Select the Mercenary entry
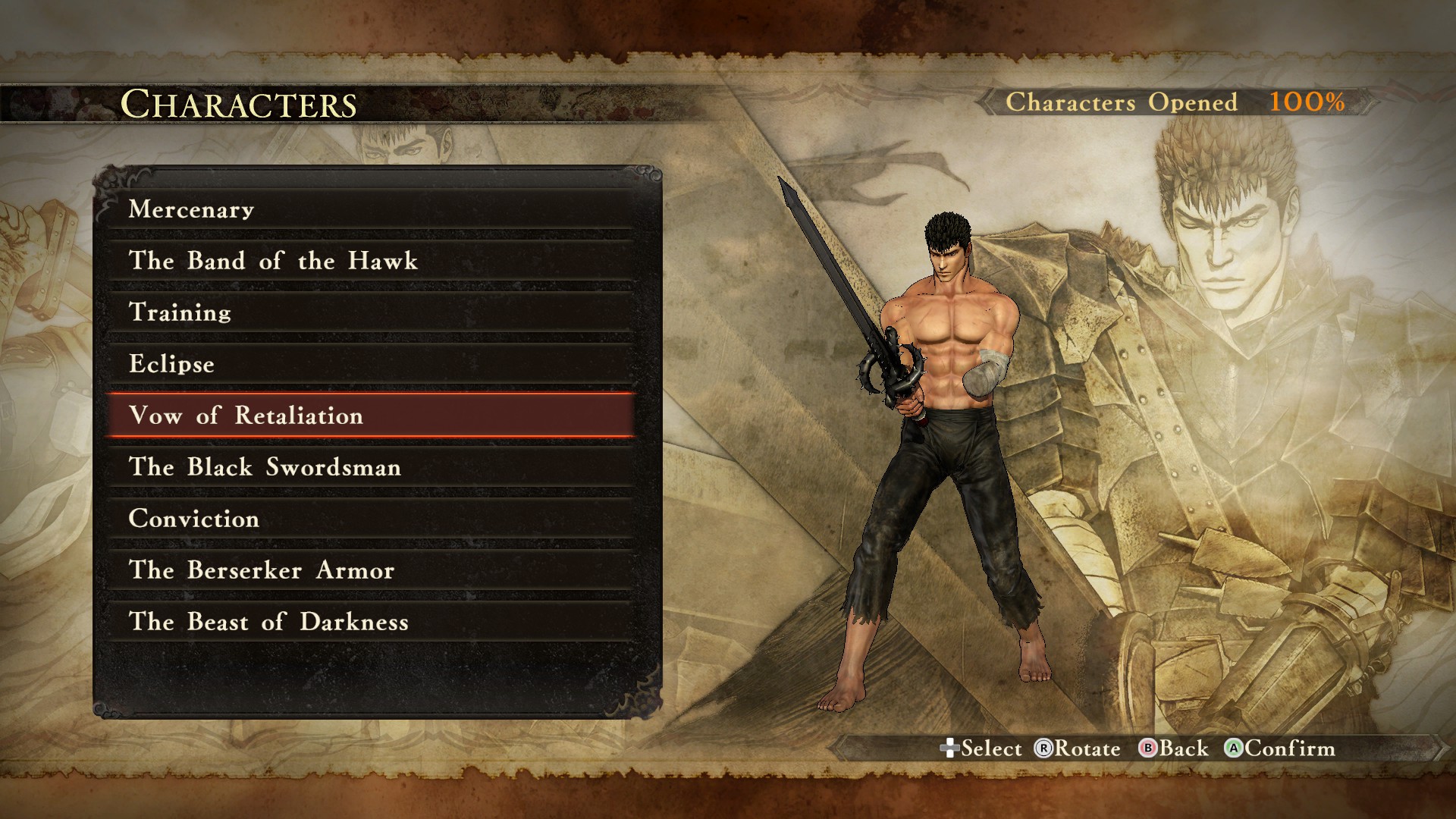This screenshot has width=1456, height=819. 370,209
